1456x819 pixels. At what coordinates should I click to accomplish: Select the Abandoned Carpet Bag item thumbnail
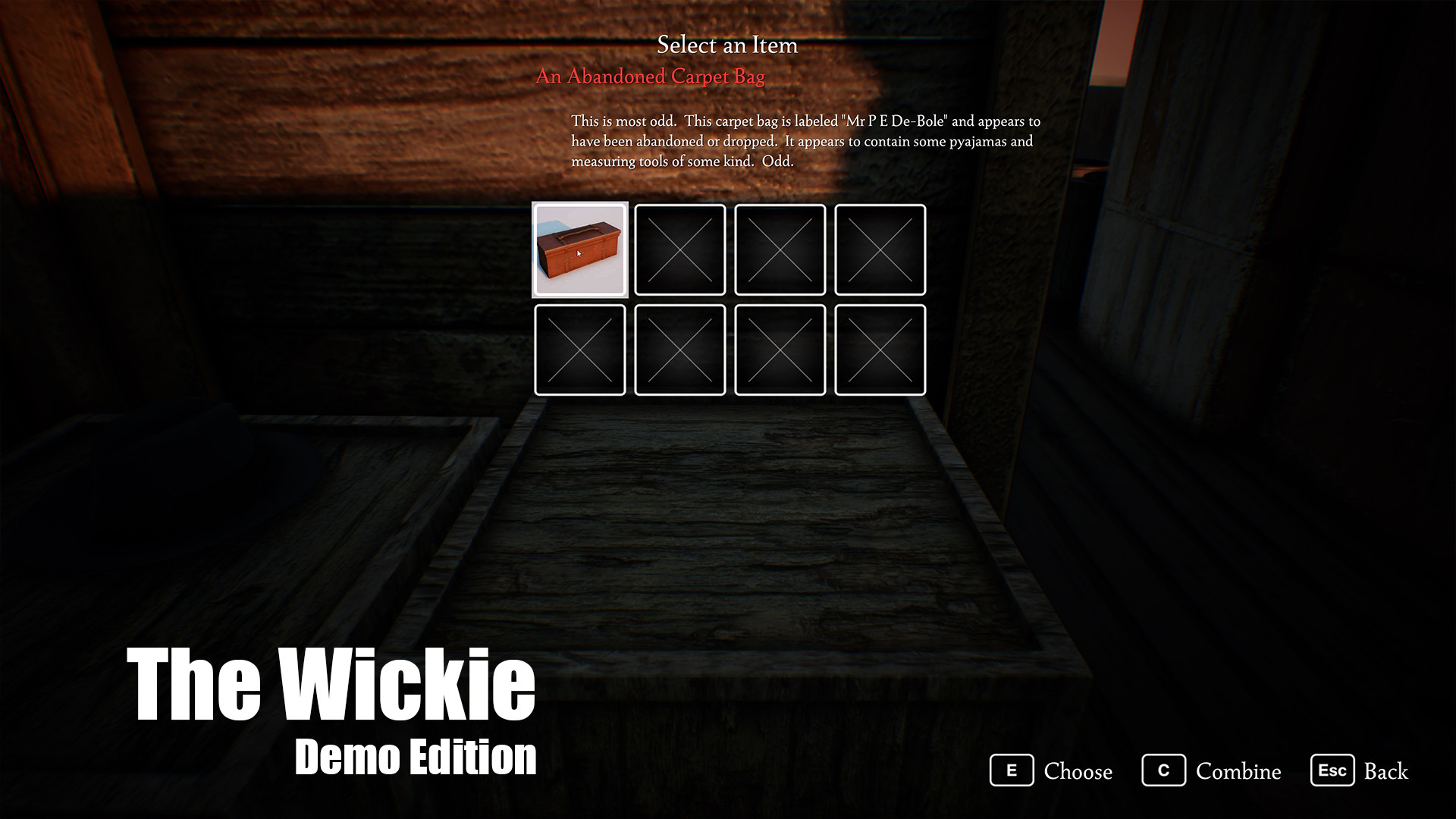[580, 250]
